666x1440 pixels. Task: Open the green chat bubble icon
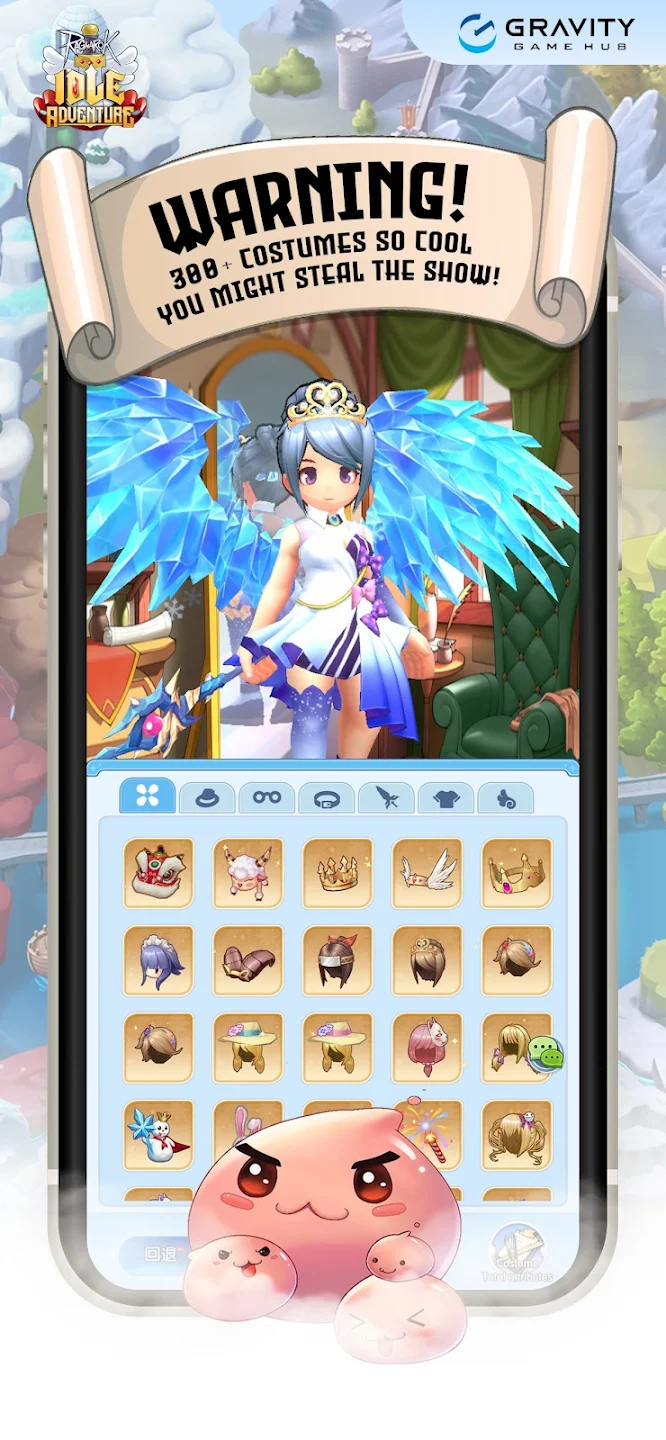click(x=546, y=1053)
